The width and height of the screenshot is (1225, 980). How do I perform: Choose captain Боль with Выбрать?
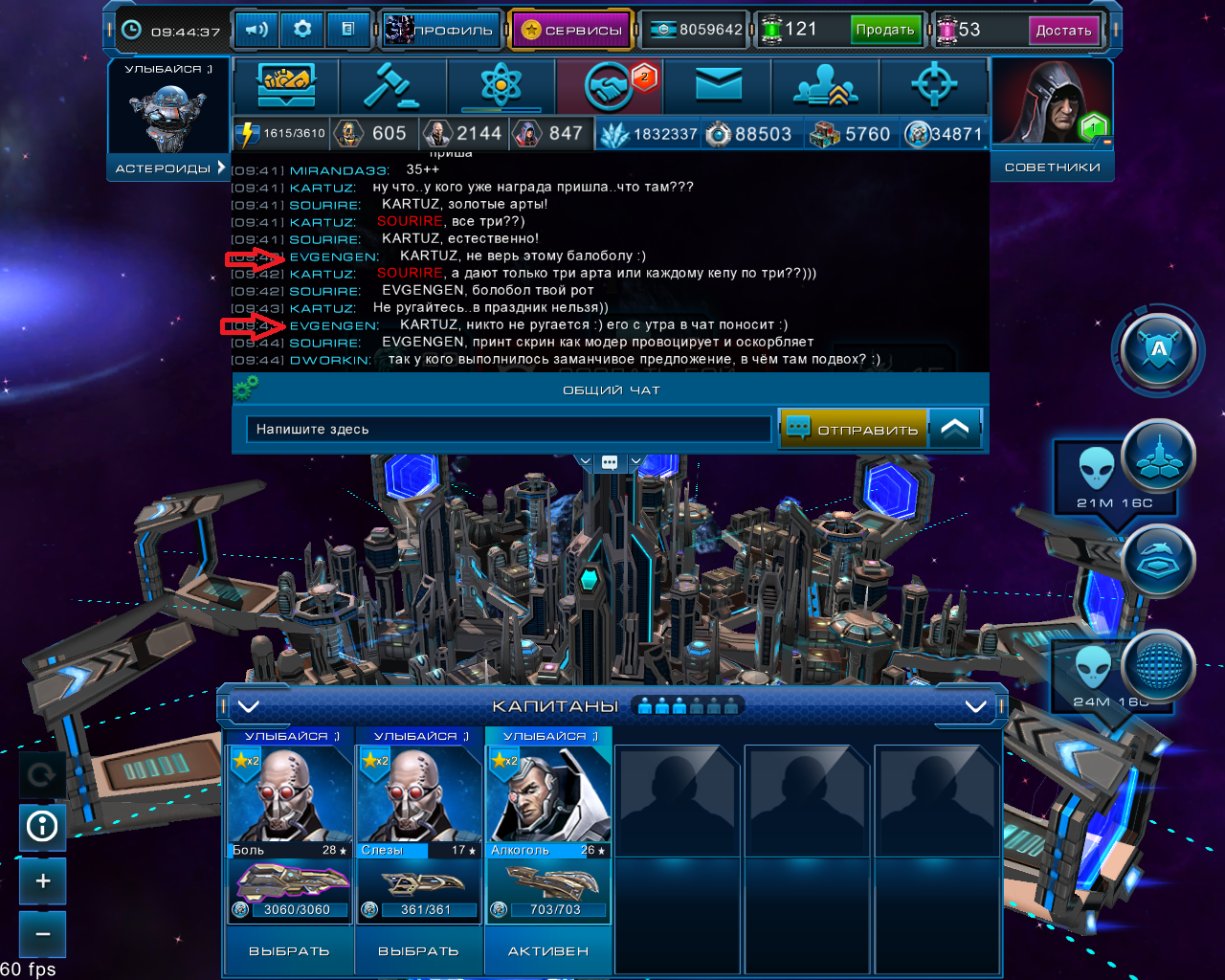(x=288, y=951)
